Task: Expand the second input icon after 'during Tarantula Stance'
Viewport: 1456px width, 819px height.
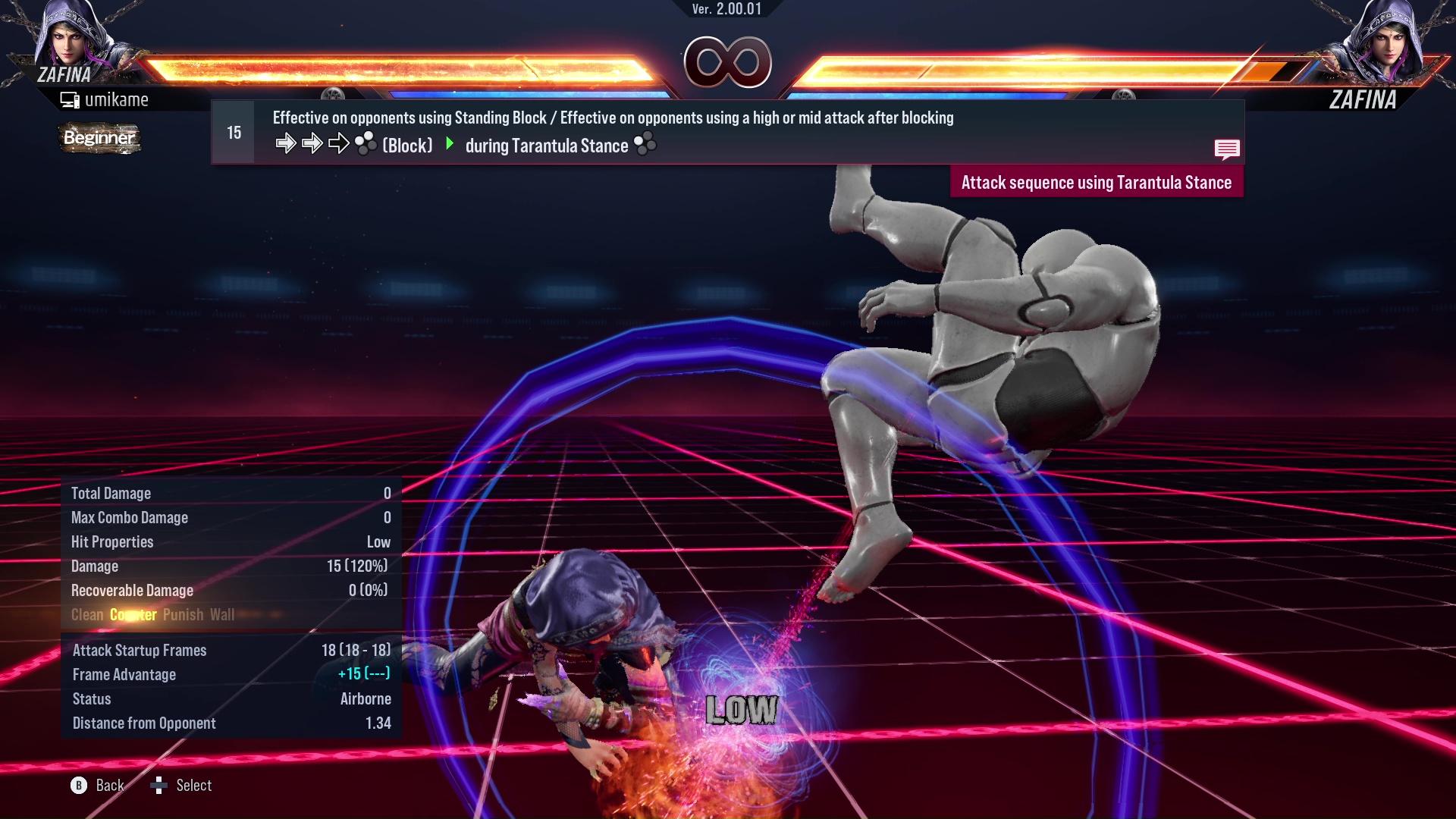Action: [645, 143]
